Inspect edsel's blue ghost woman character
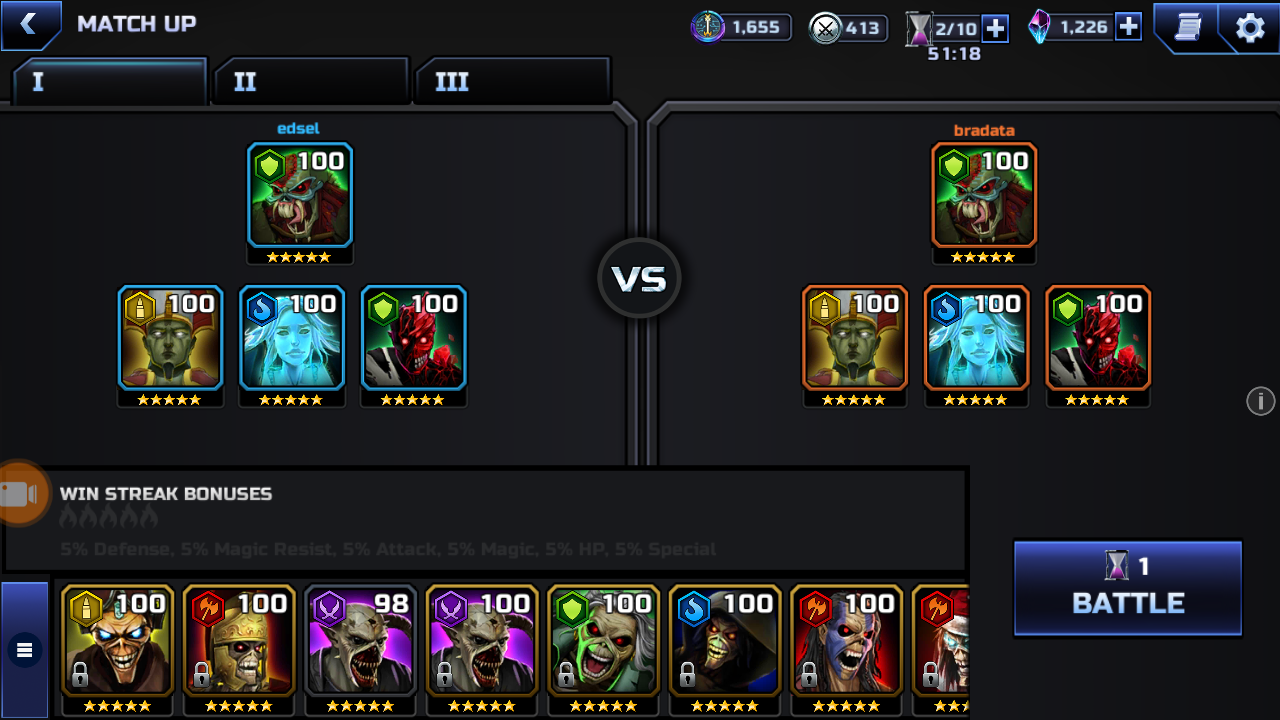Viewport: 1280px width, 720px height. coord(292,338)
